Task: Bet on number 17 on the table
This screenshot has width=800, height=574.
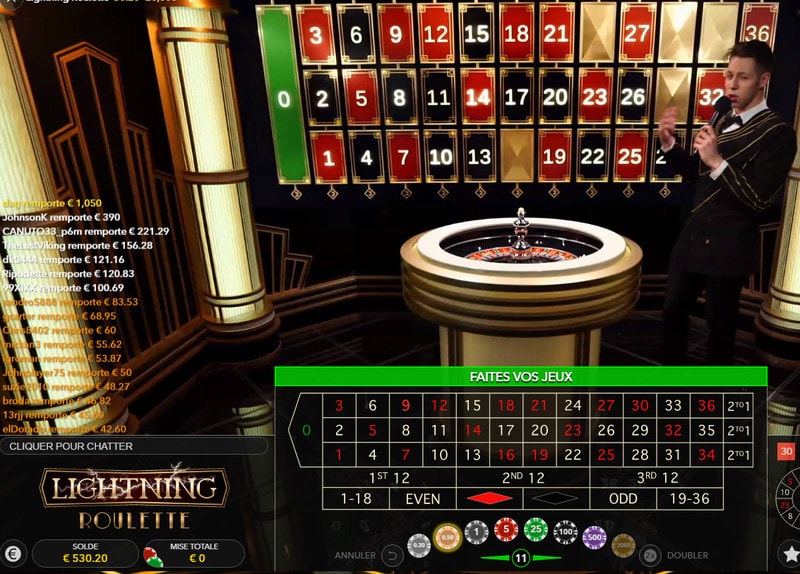Action: (x=506, y=431)
